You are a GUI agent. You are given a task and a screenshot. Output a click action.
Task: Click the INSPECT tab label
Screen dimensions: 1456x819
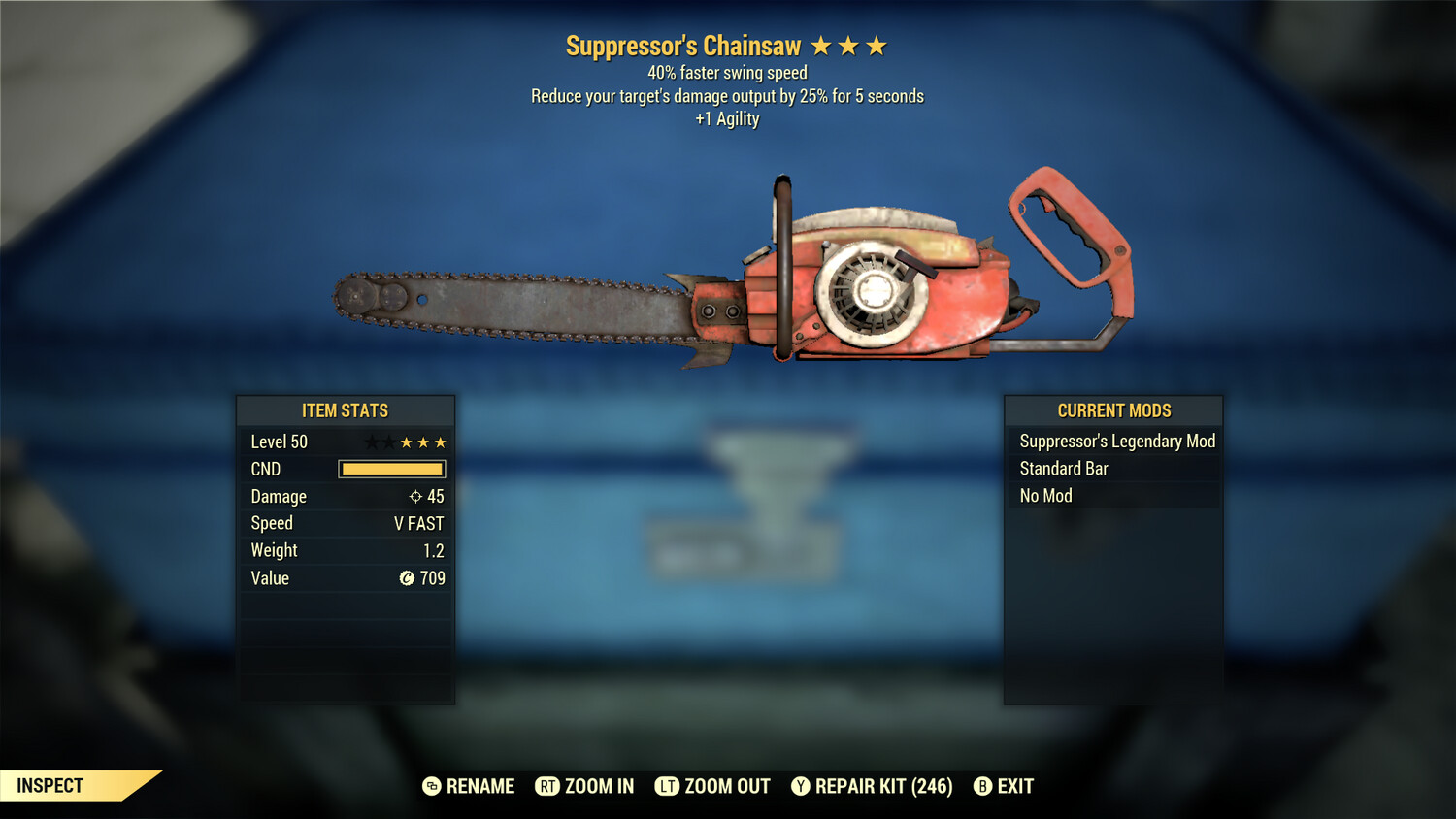[x=49, y=786]
